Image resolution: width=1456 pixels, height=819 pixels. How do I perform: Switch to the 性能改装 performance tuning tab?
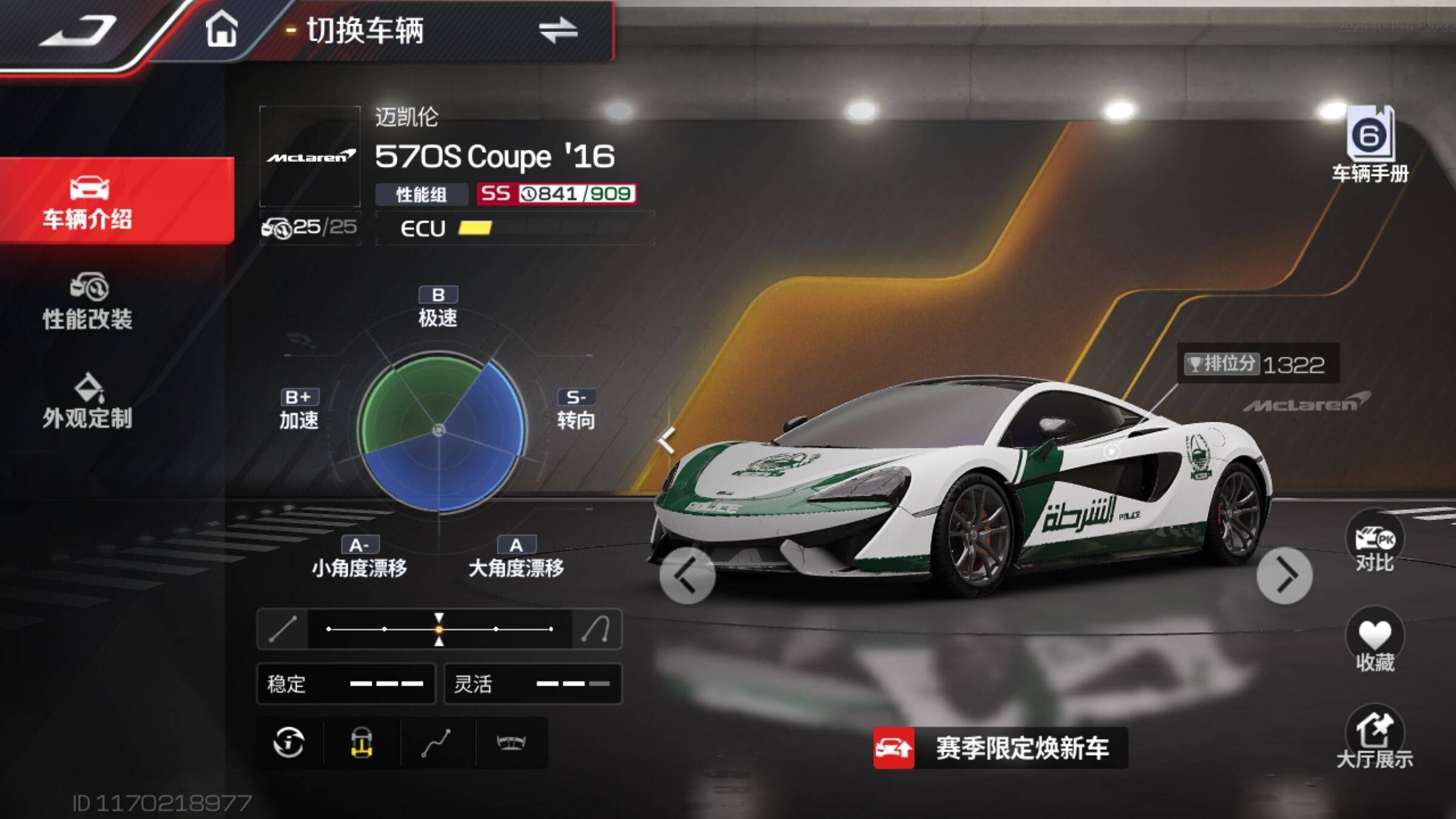pyautogui.click(x=88, y=302)
